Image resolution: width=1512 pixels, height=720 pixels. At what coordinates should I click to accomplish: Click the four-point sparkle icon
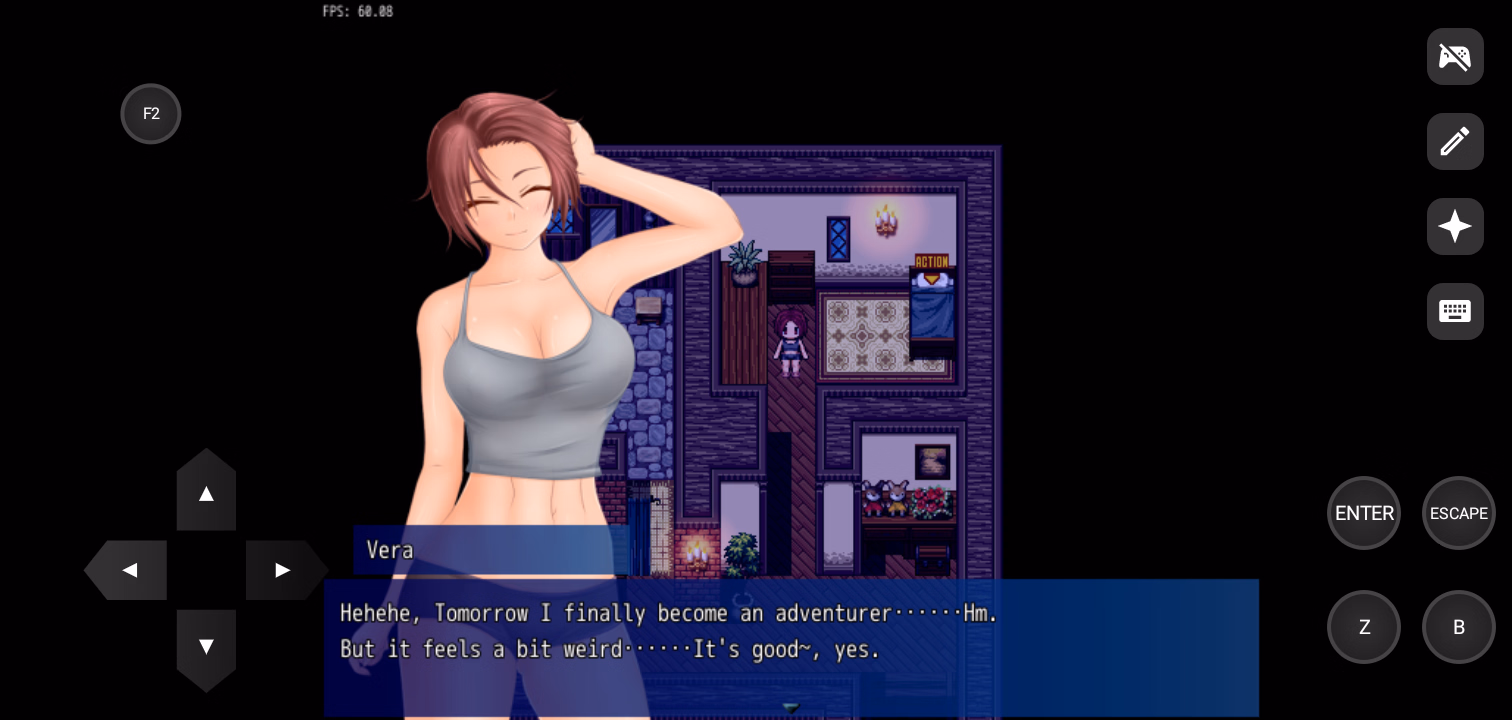tap(1455, 227)
